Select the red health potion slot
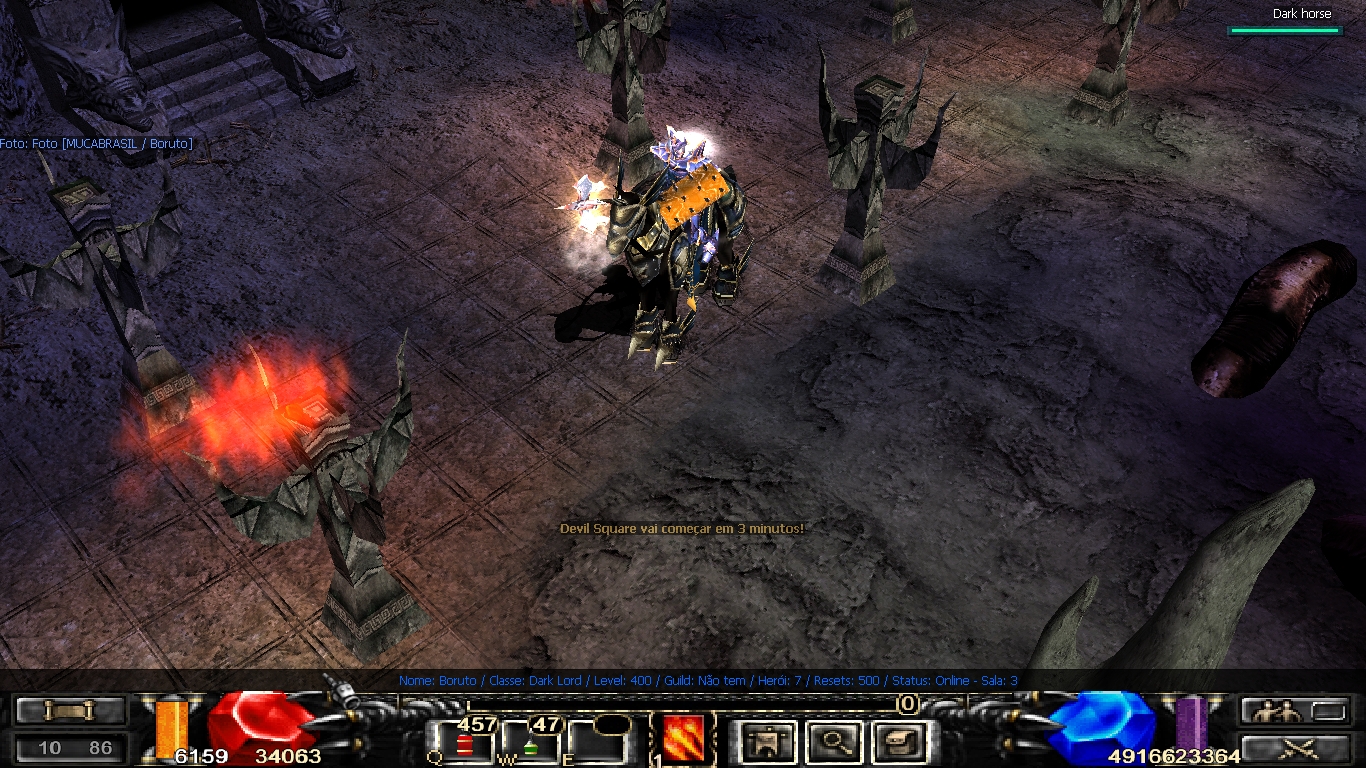Screen dimensions: 1366x768 coord(465,744)
